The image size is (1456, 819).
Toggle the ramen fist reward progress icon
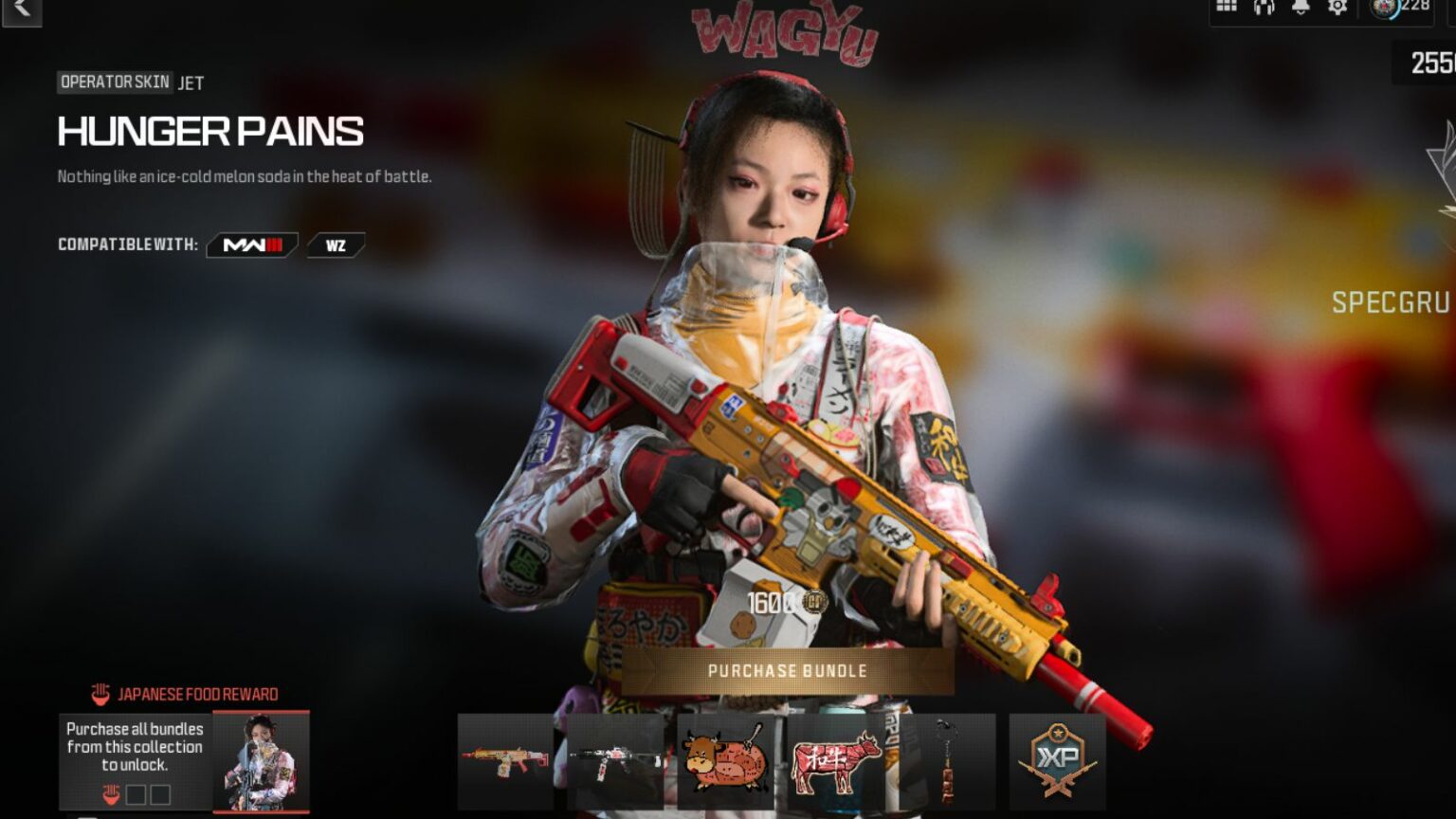pos(111,792)
